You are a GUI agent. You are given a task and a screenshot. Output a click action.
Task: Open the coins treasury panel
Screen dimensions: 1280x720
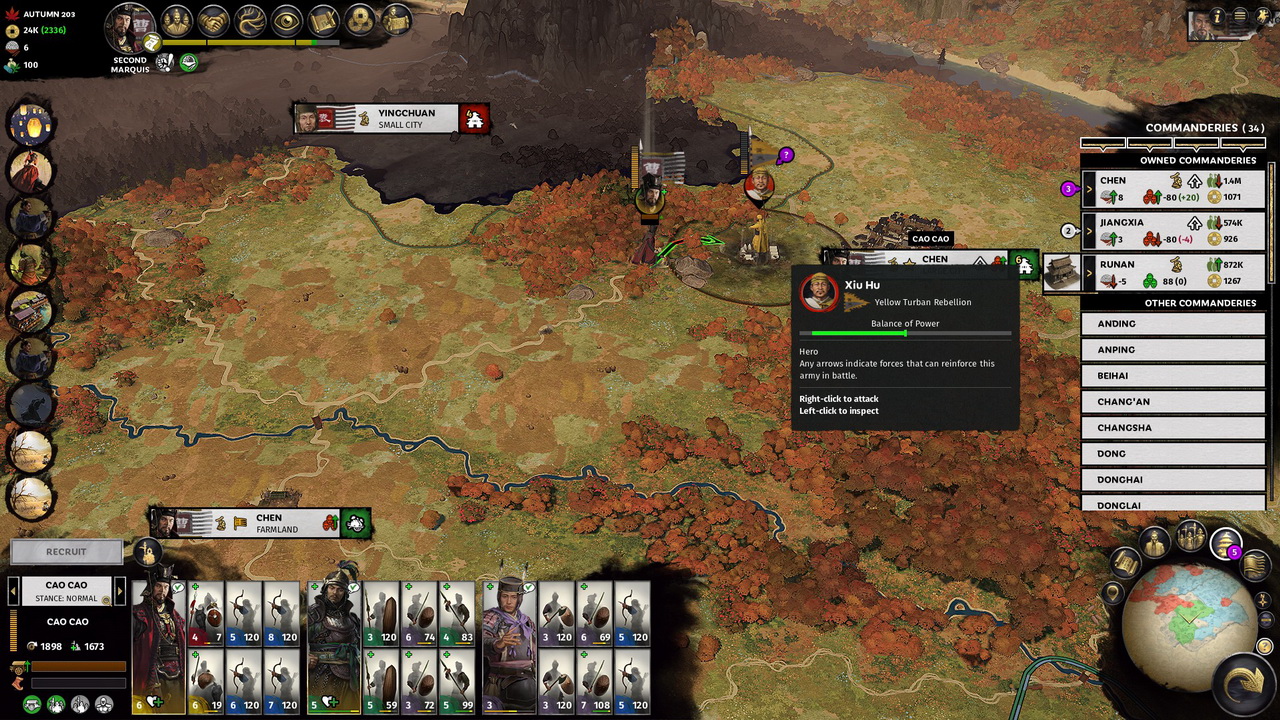pyautogui.click(x=359, y=21)
